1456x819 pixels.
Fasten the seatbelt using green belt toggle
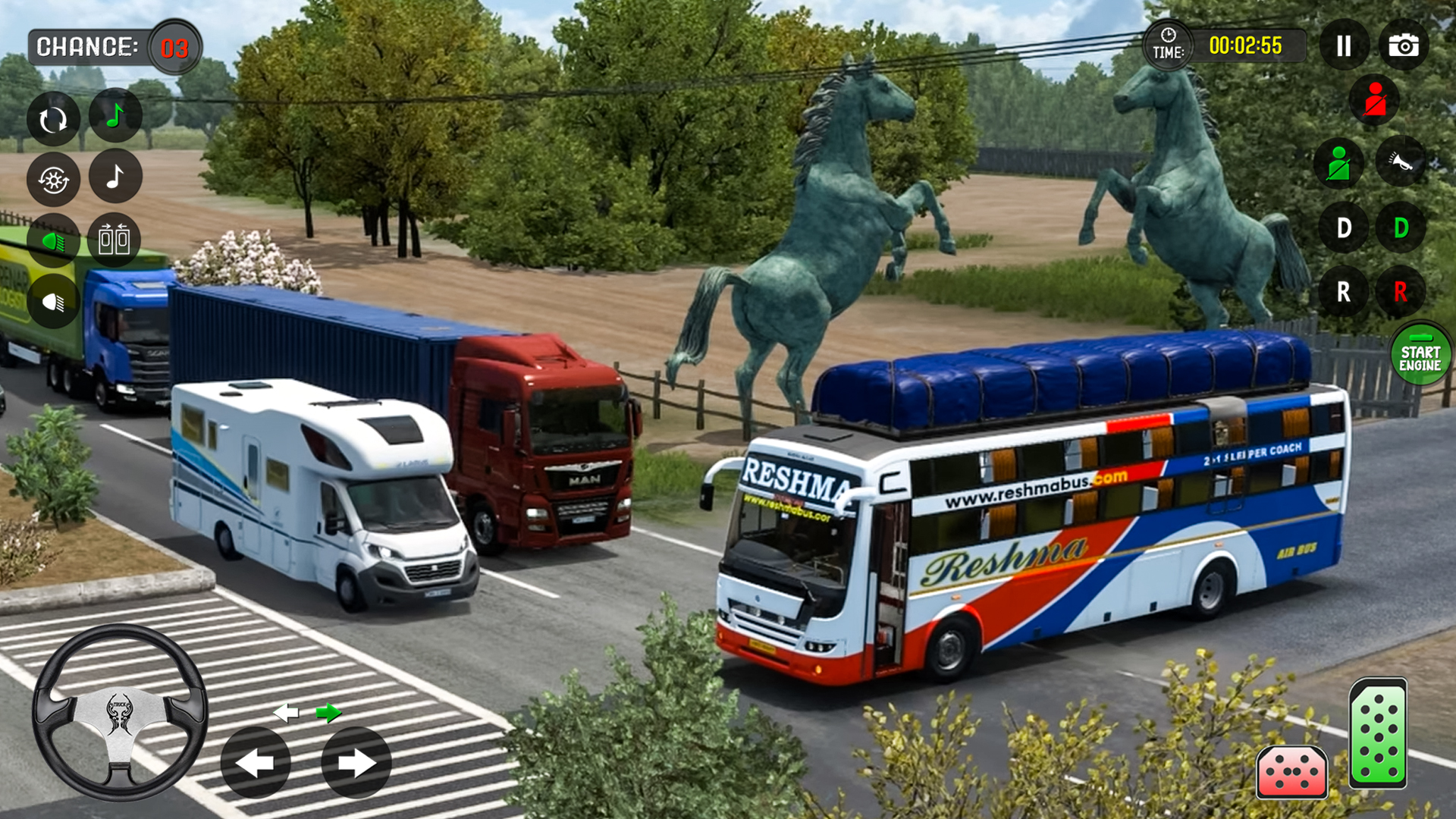tap(1341, 162)
